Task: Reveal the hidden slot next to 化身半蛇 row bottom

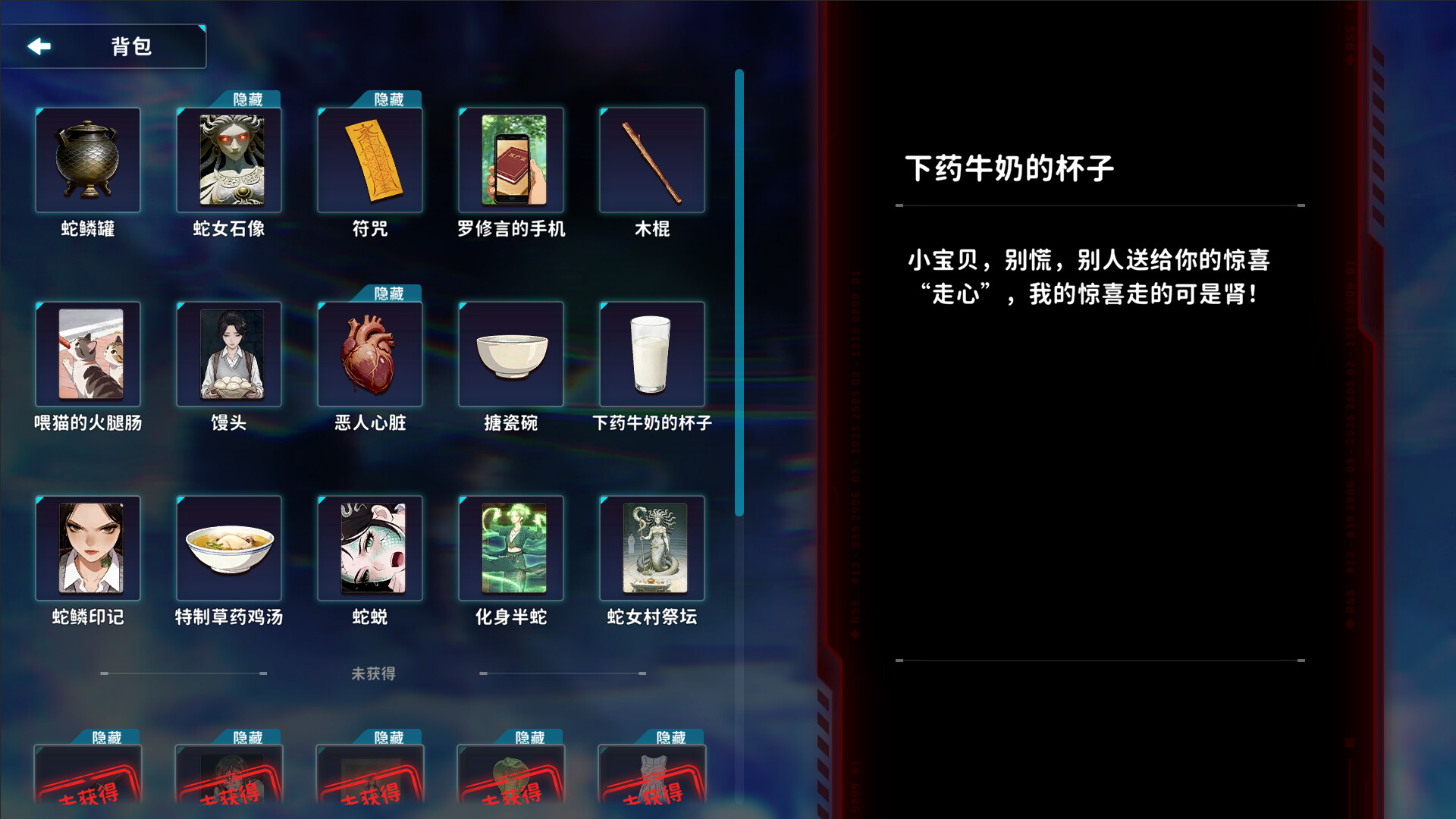Action: tap(510, 781)
